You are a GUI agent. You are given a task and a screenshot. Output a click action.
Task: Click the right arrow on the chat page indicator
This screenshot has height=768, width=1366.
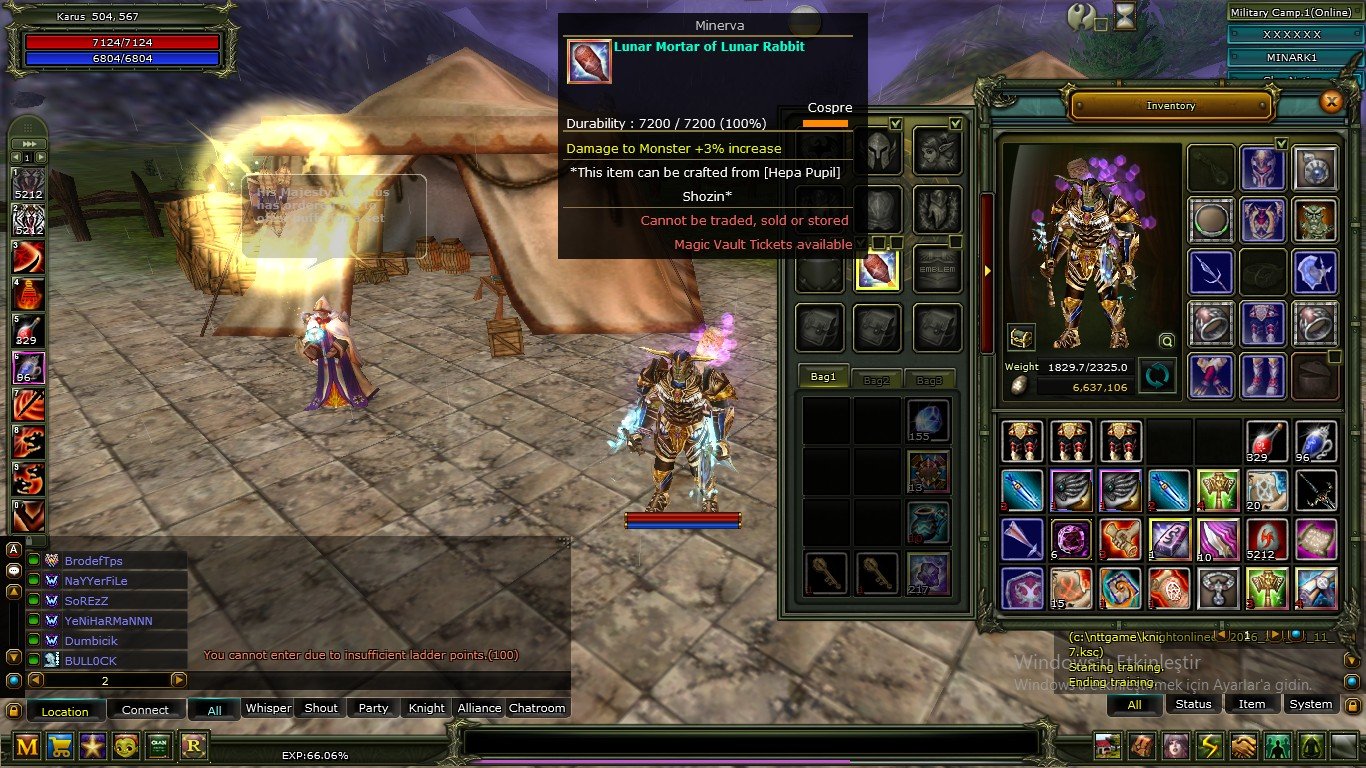(179, 680)
